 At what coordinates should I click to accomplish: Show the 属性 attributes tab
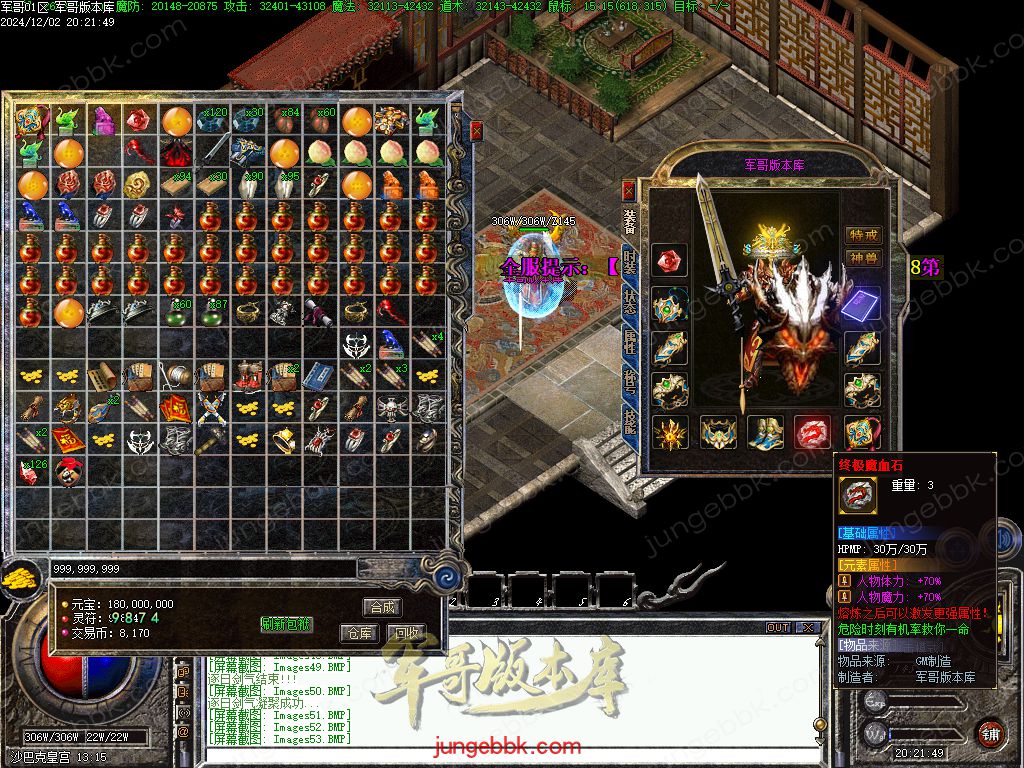pos(629,345)
